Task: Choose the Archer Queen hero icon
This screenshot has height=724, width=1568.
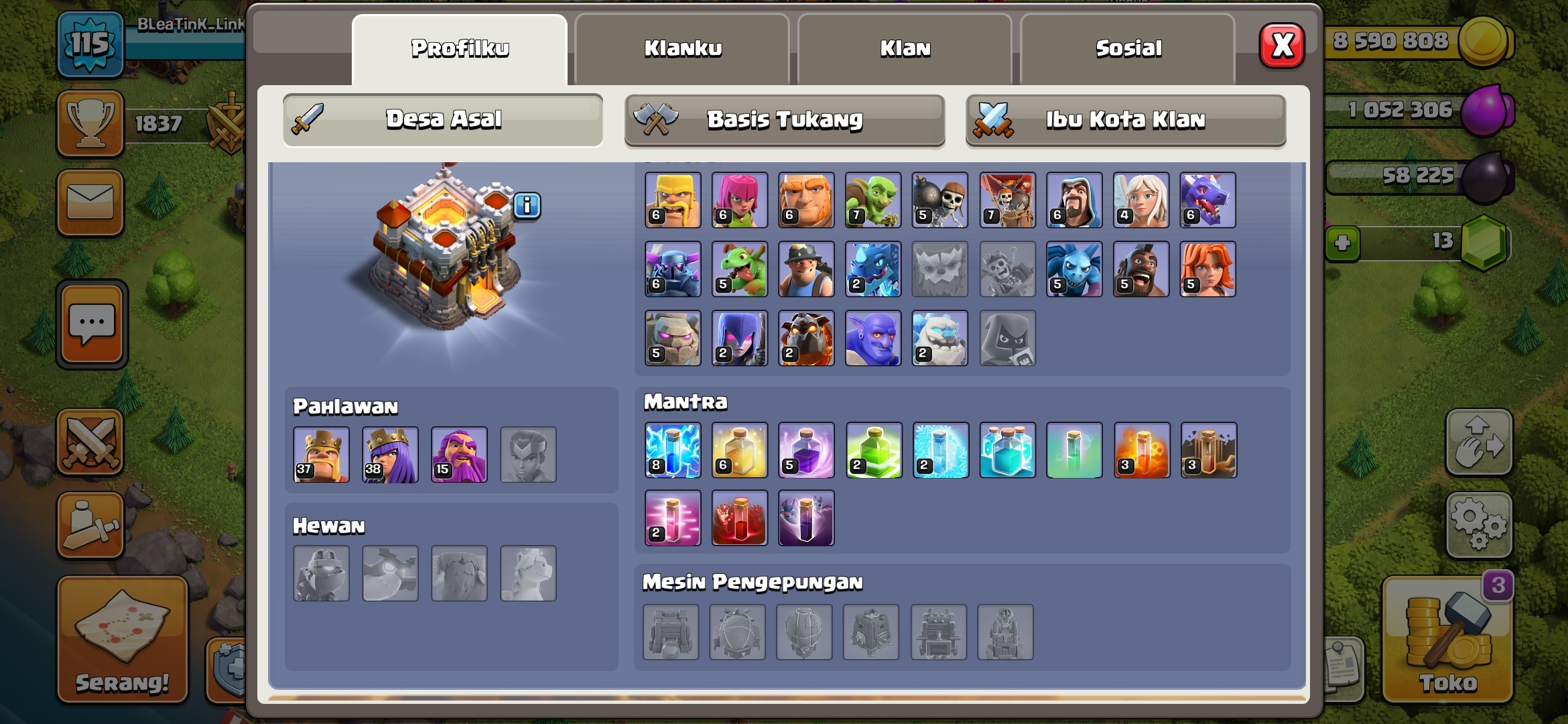Action: 390,455
